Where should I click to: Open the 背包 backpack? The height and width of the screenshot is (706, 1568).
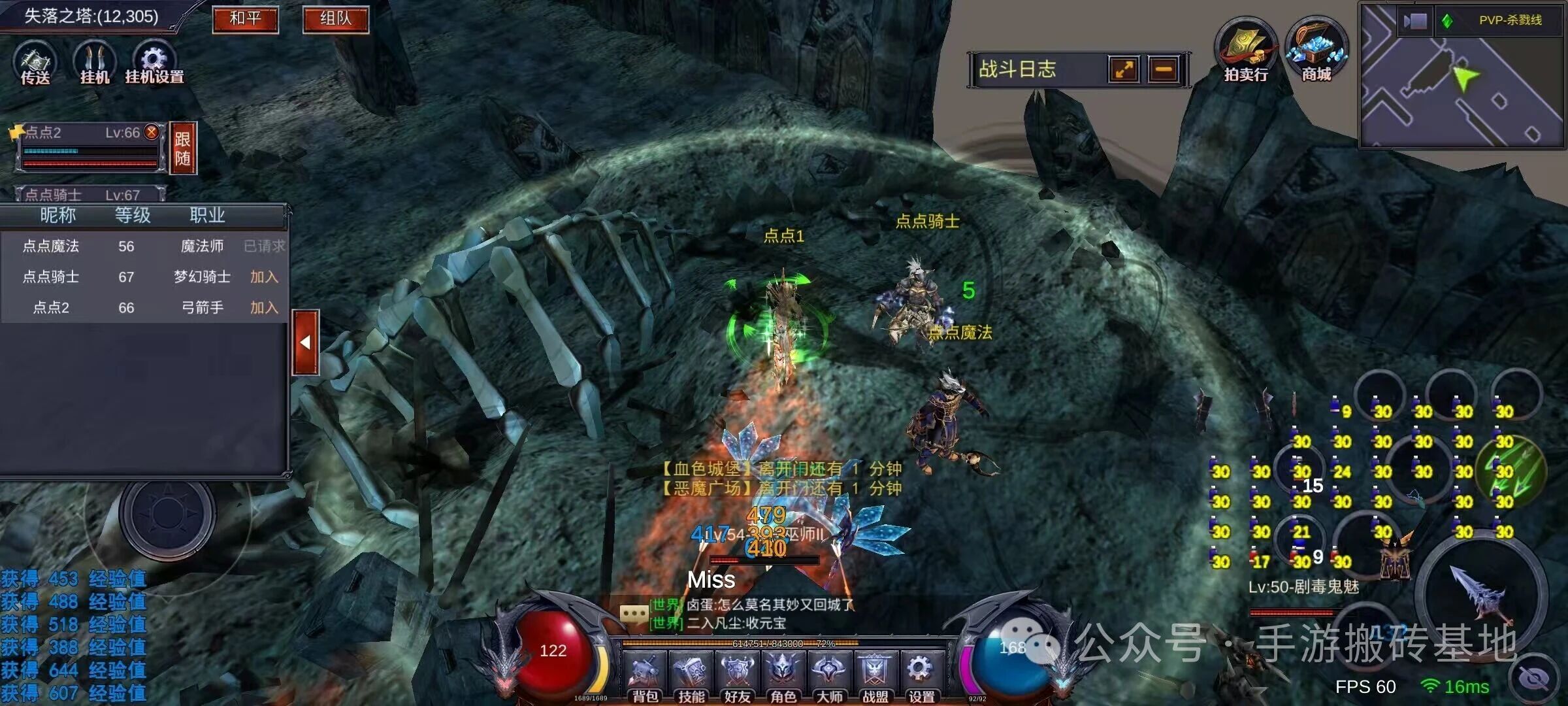coord(645,676)
